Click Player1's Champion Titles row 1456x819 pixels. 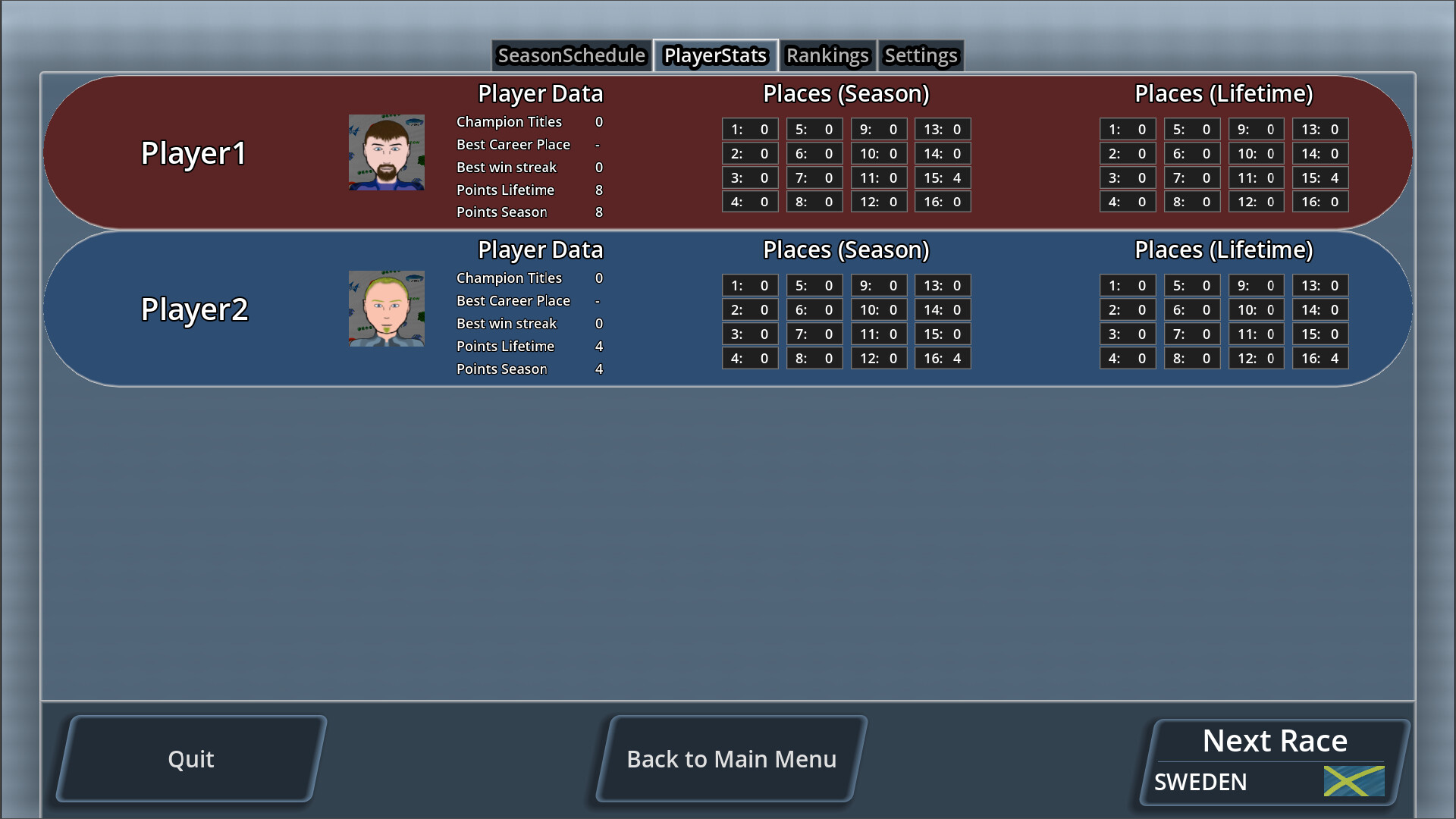click(x=527, y=121)
